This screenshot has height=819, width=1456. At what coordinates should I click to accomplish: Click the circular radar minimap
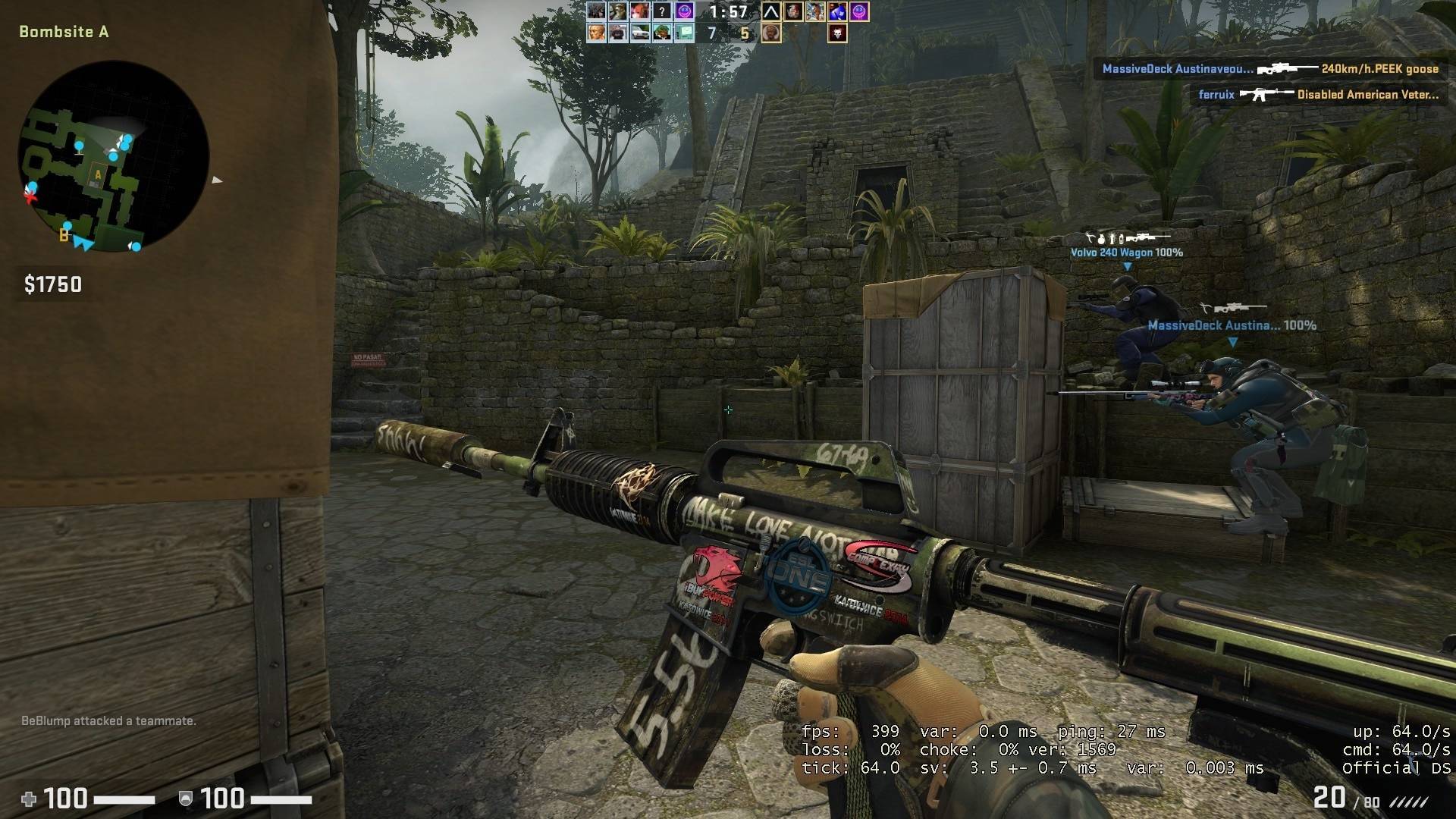pyautogui.click(x=114, y=156)
